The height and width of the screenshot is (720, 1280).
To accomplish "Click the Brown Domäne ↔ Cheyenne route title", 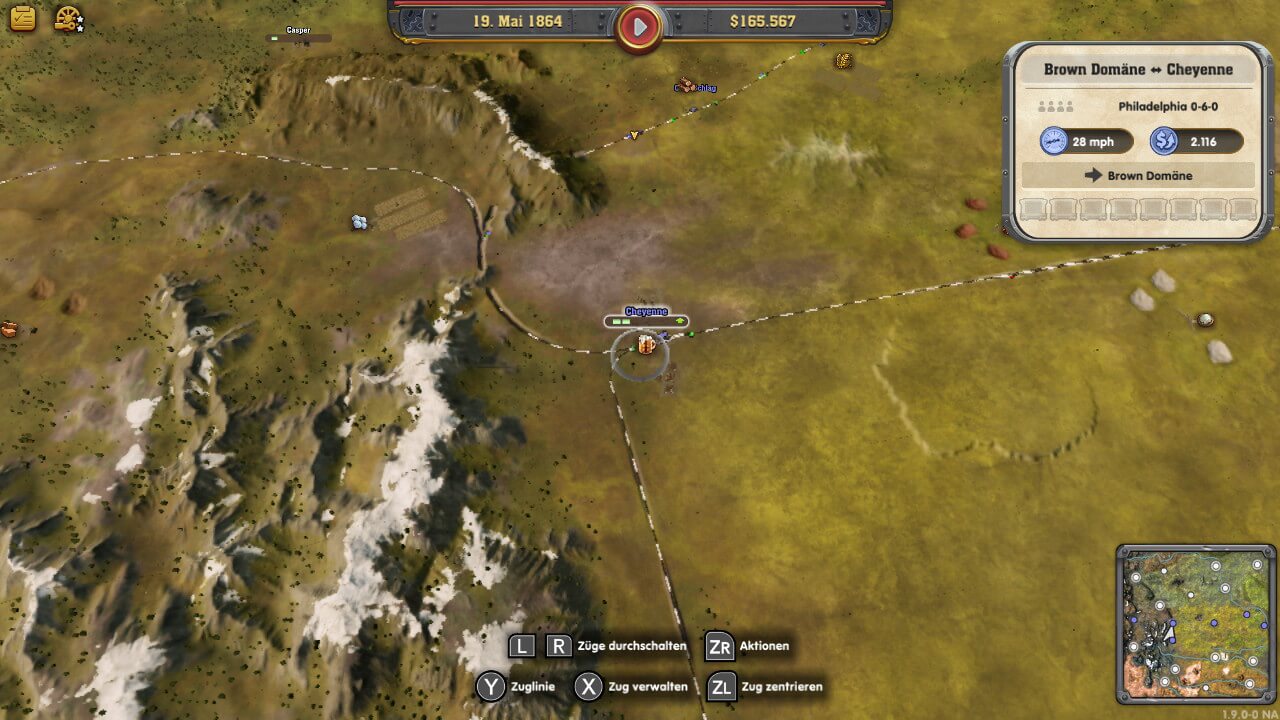I will tap(1138, 70).
